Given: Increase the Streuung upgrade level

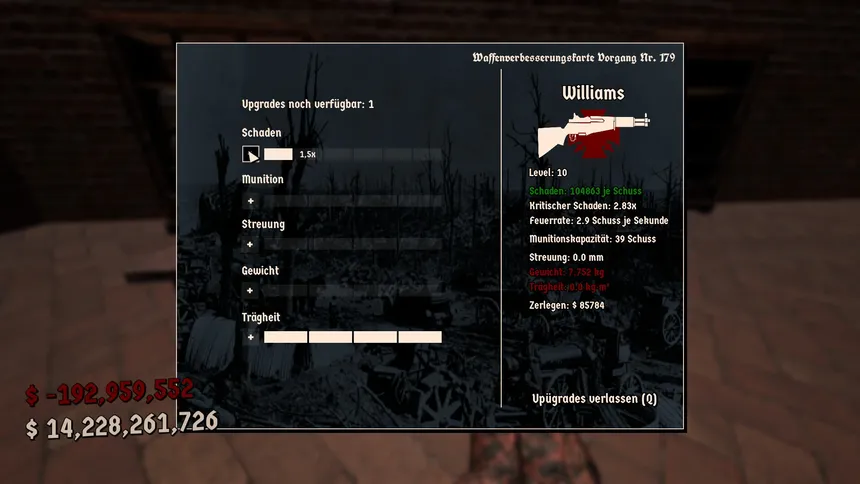Looking at the screenshot, I should pyautogui.click(x=250, y=245).
